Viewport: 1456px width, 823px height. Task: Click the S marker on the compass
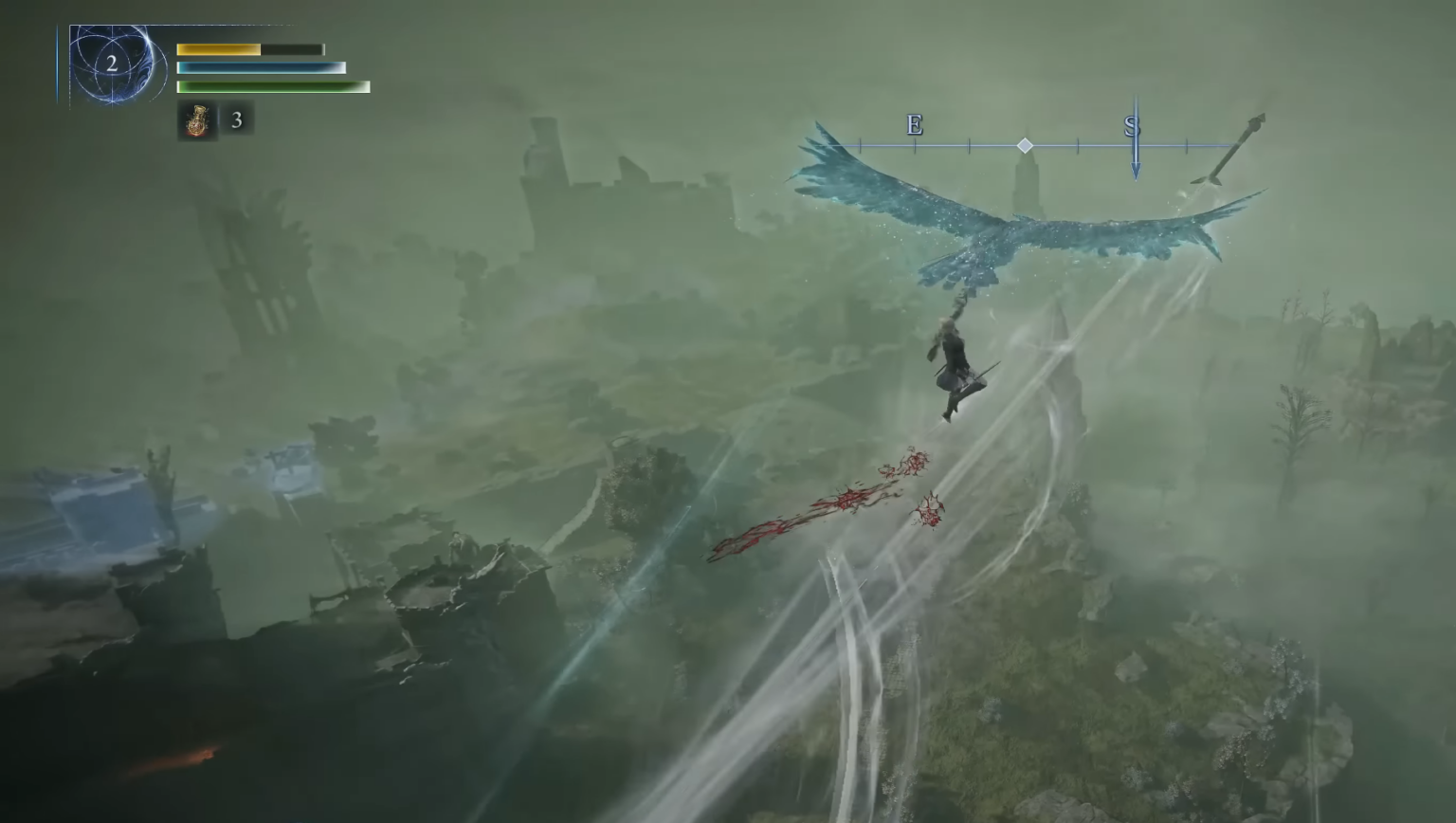(x=1130, y=124)
